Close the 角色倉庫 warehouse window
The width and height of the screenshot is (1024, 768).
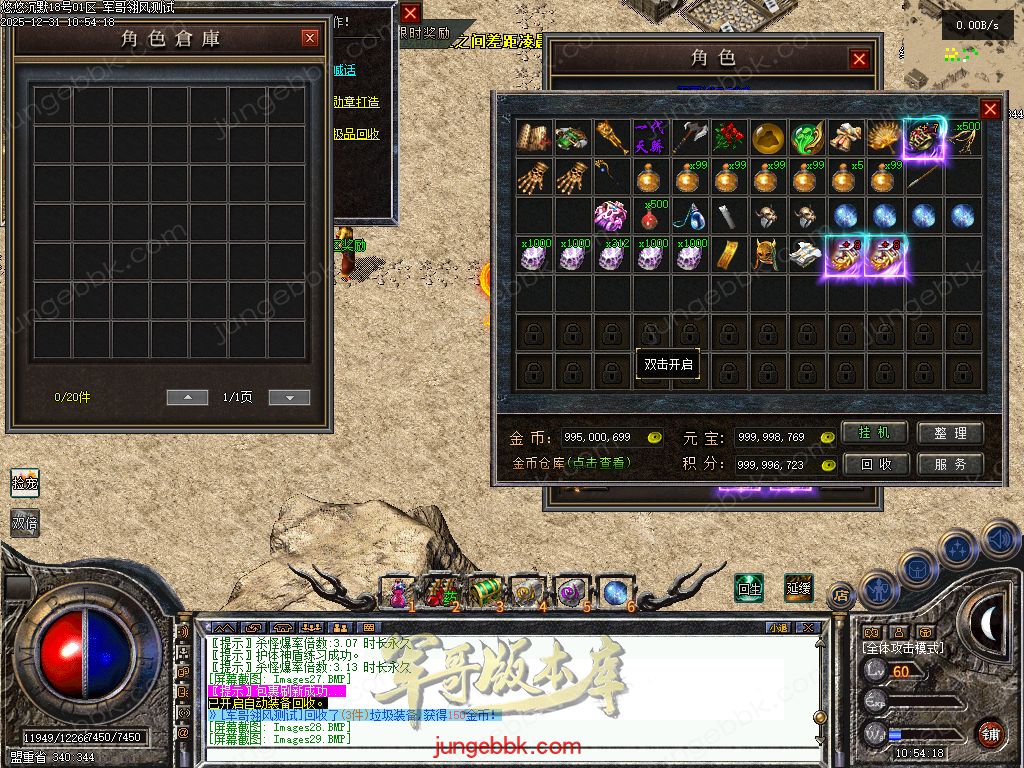pos(310,38)
